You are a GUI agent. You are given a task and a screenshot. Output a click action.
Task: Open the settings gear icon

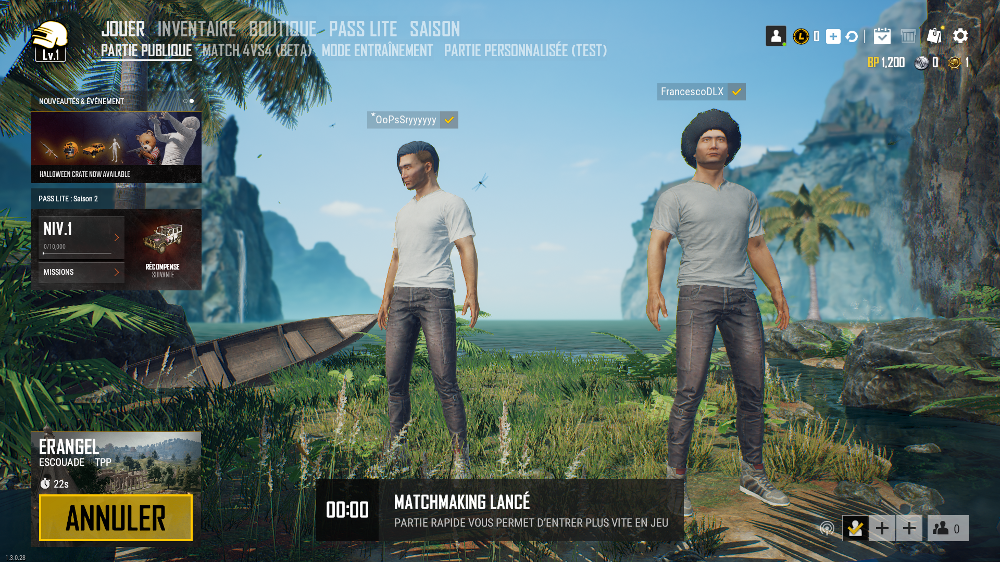(960, 36)
